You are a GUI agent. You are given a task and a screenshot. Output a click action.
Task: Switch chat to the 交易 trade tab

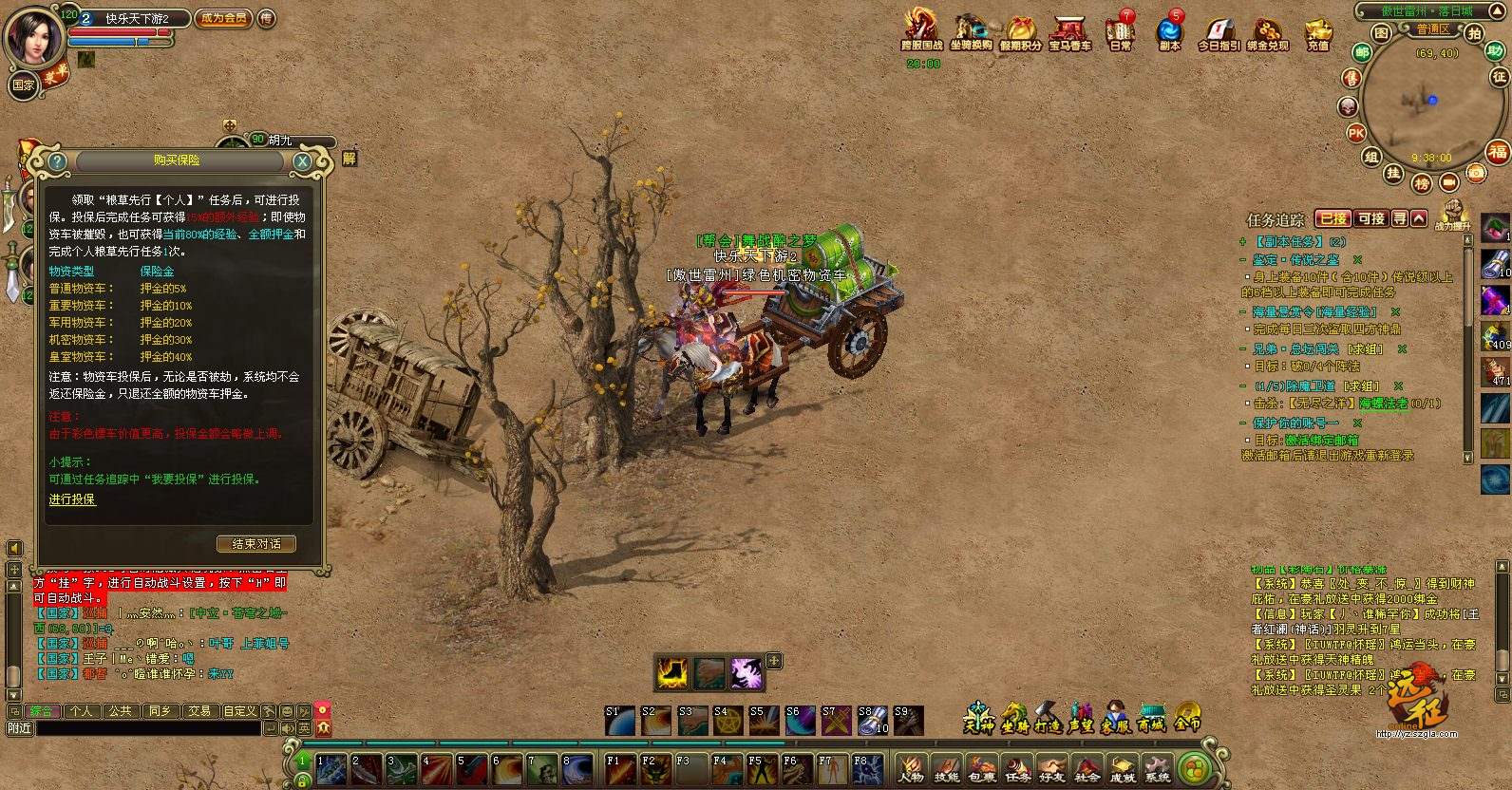(198, 710)
